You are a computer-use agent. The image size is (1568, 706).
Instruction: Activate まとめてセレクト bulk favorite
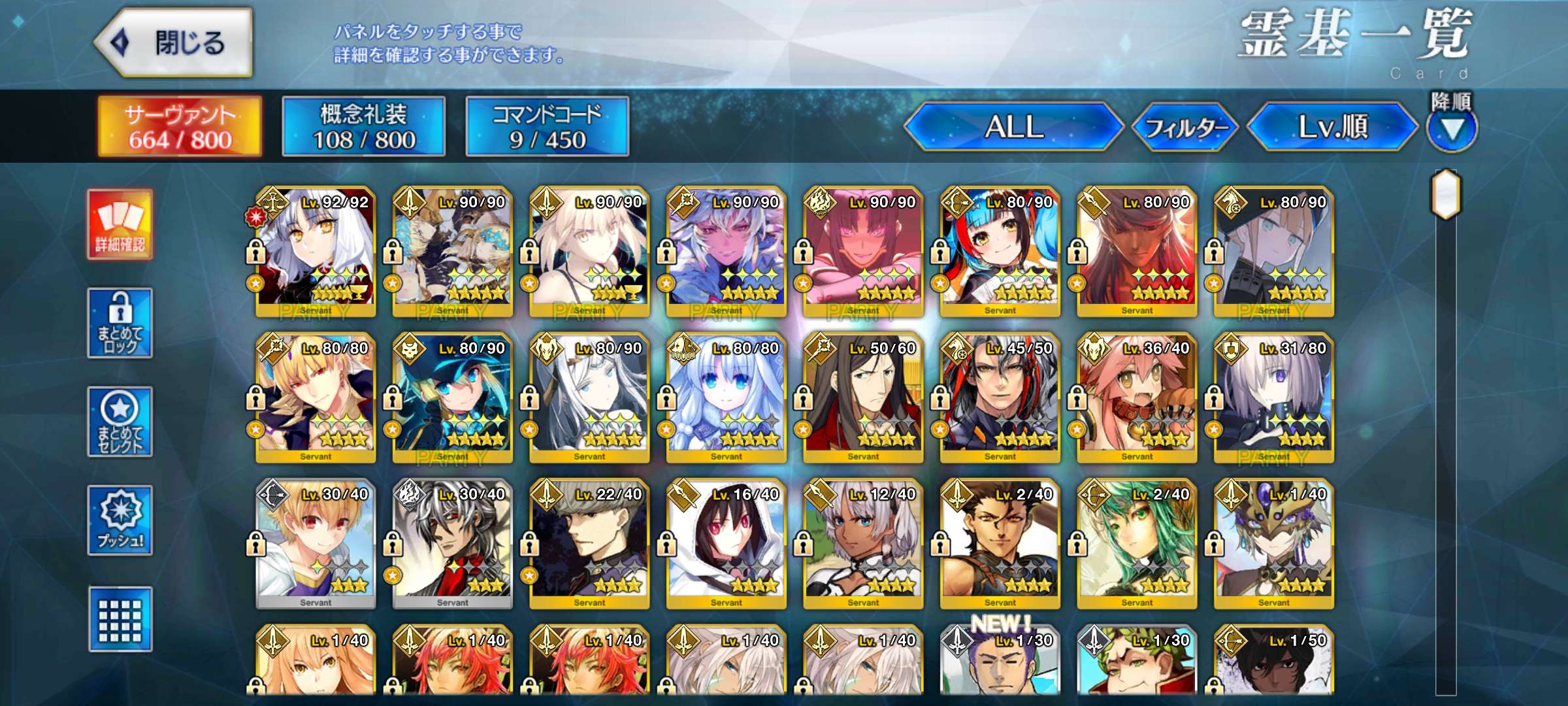pos(120,422)
